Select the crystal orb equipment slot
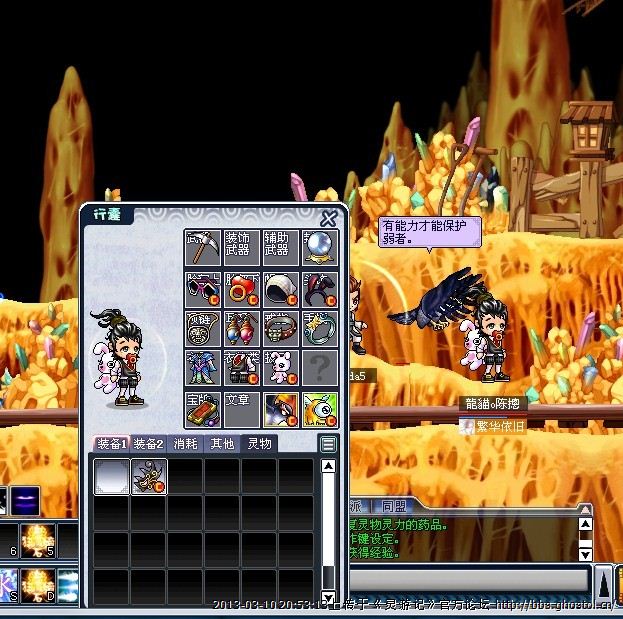623x619 pixels. [320, 247]
